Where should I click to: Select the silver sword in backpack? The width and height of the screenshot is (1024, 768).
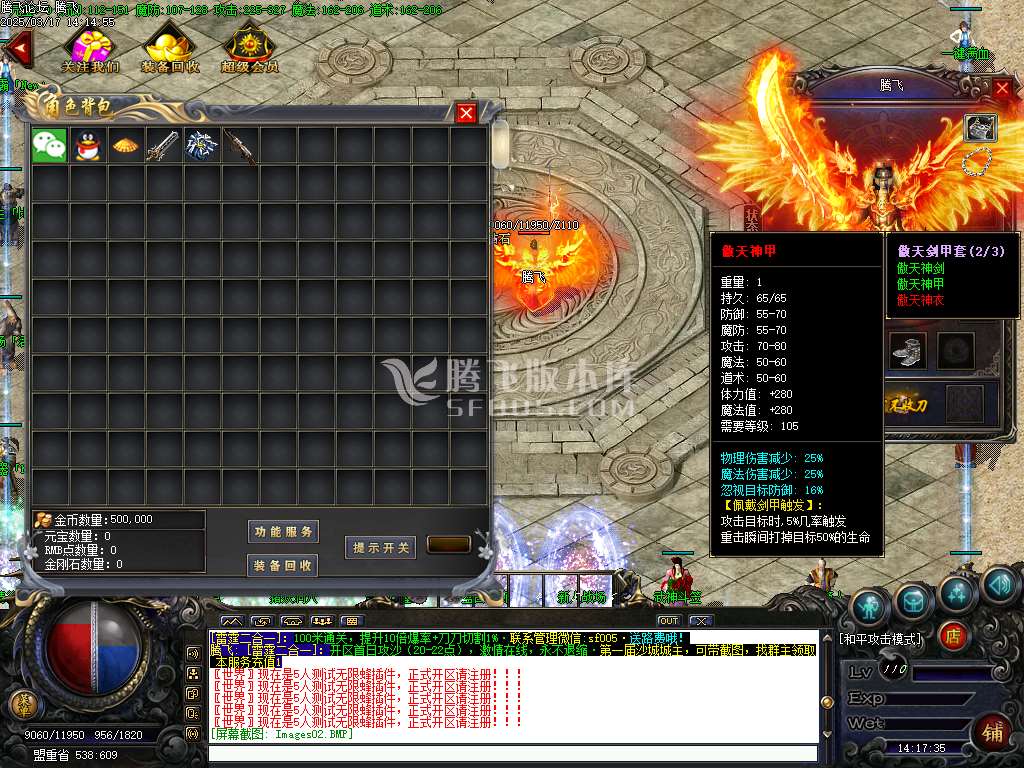(x=164, y=146)
